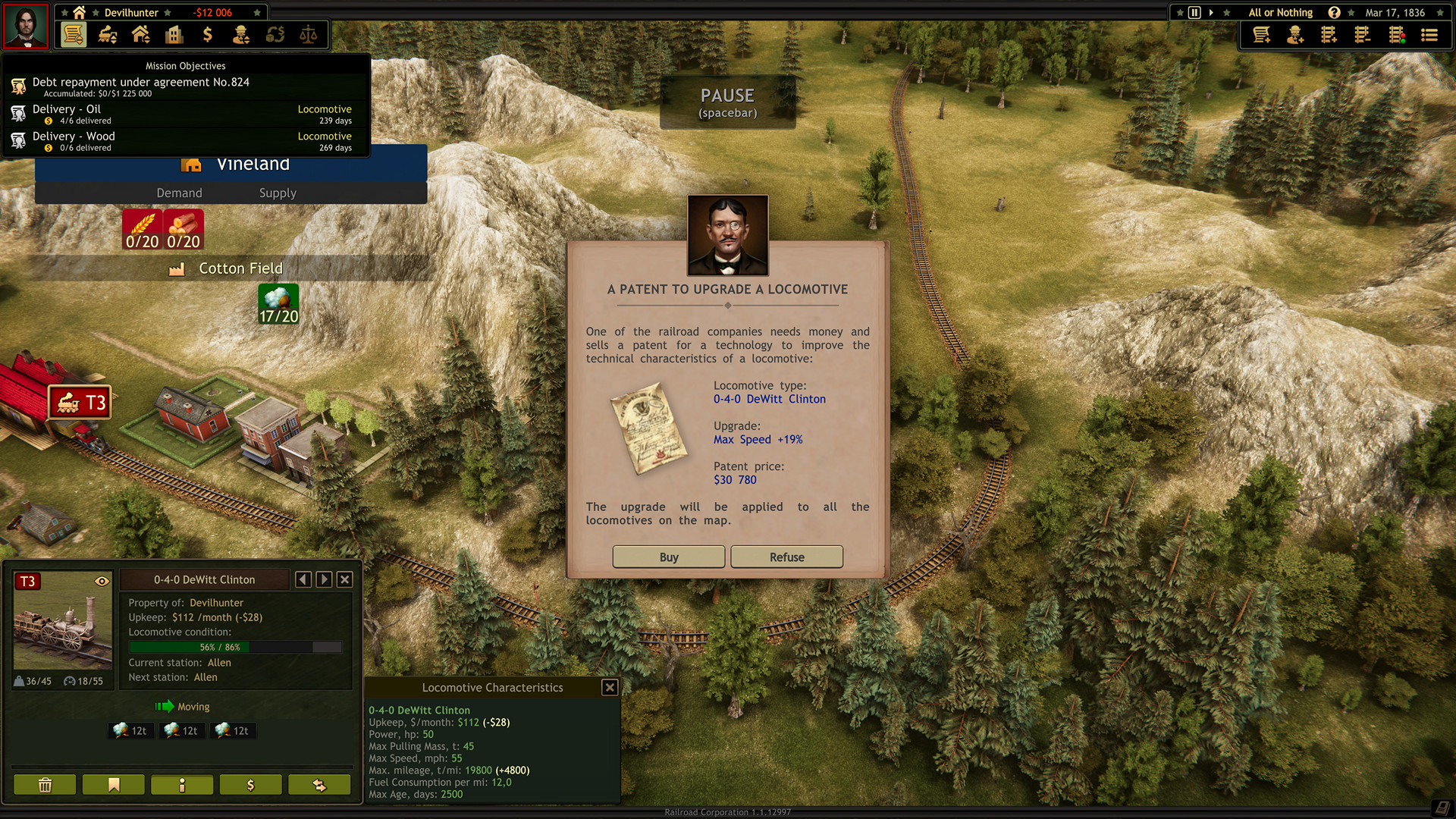The width and height of the screenshot is (1456, 819).
Task: Select the remove track tool
Action: [x=1361, y=34]
